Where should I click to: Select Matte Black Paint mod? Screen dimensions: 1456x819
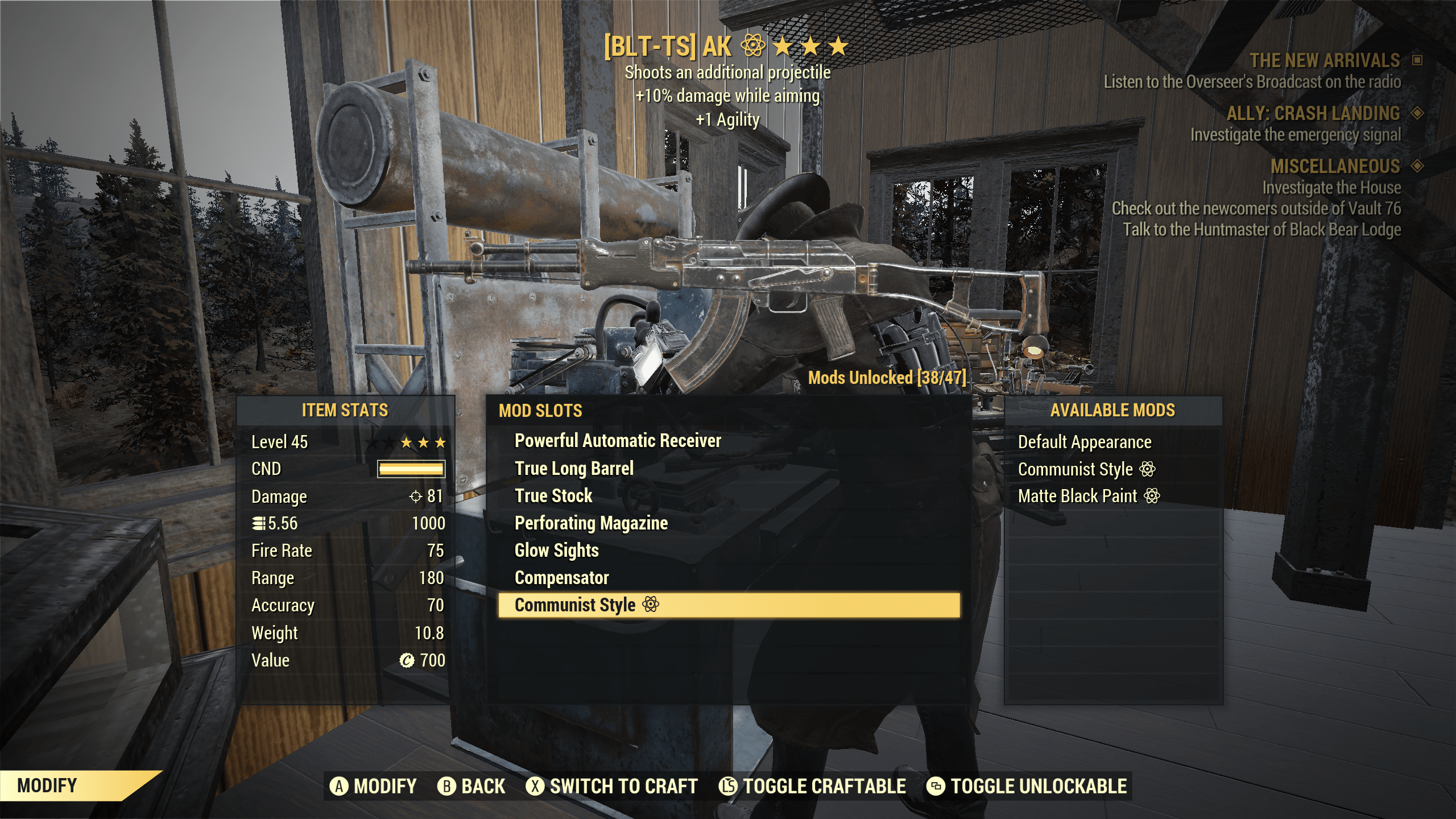1077,496
